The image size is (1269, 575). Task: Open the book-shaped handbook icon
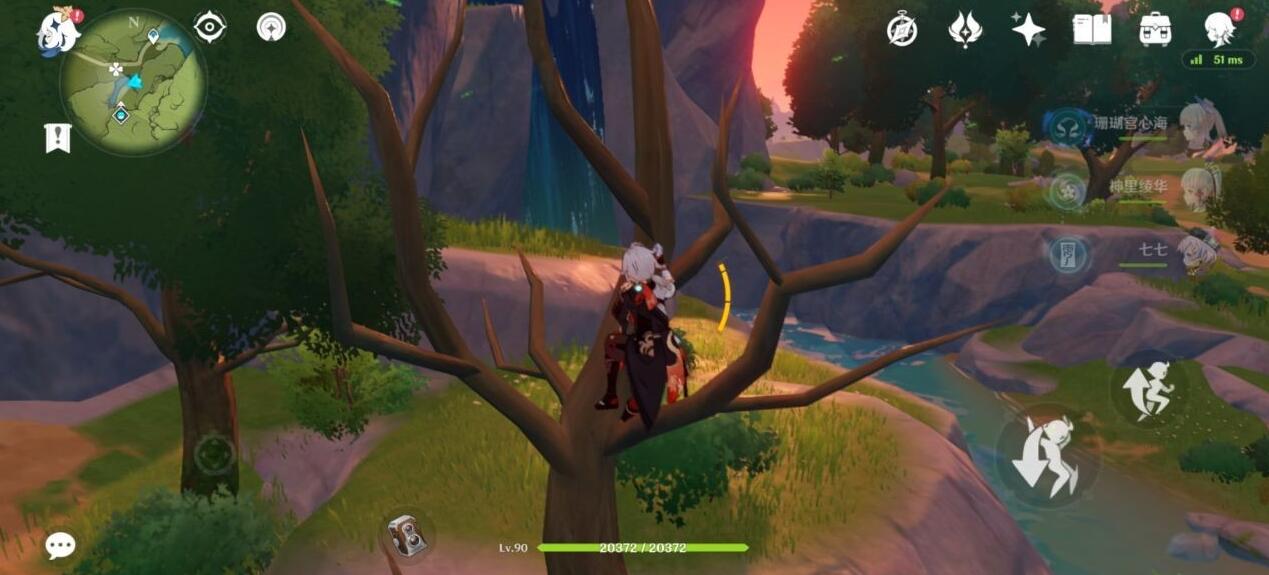[1092, 30]
